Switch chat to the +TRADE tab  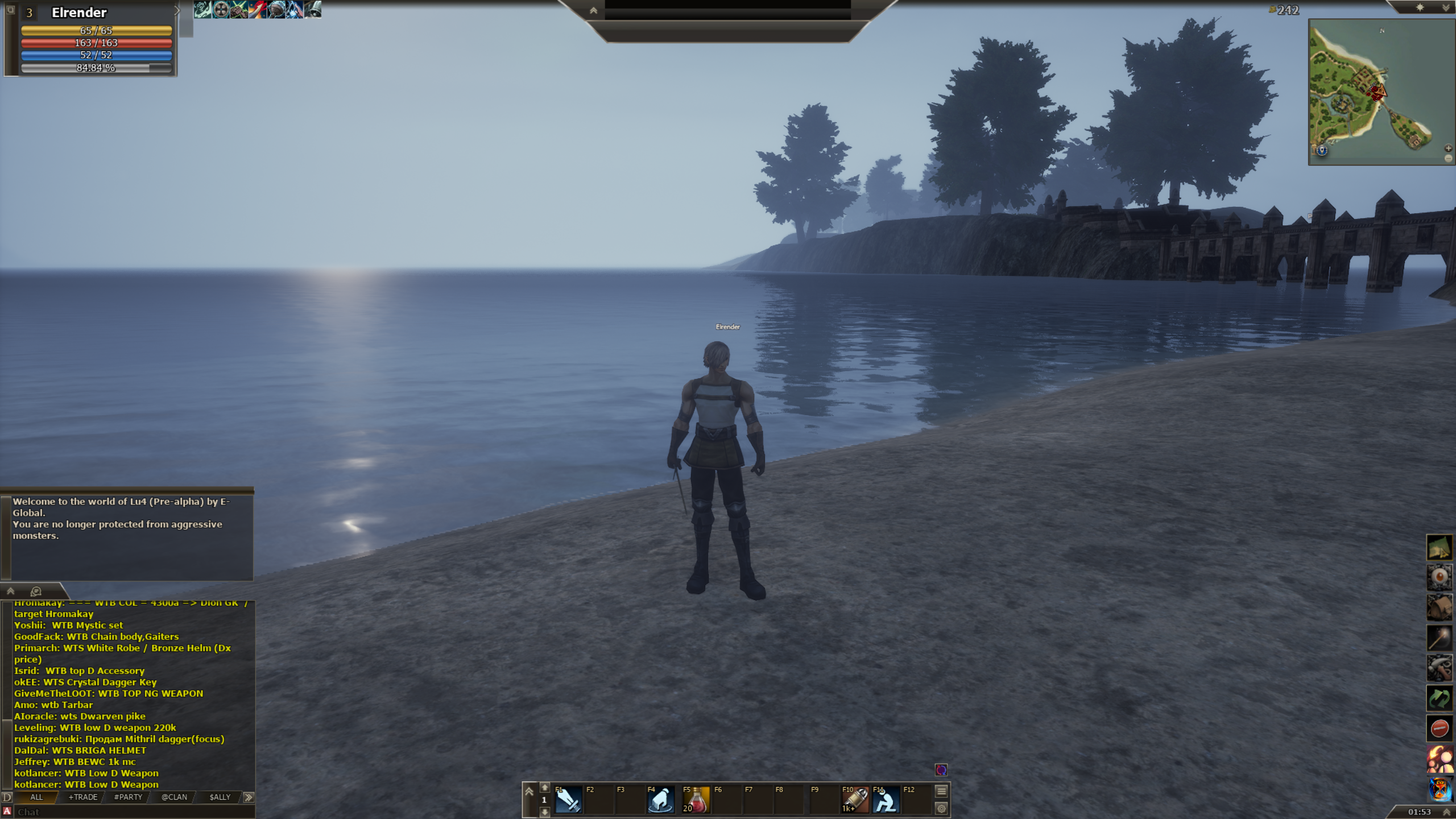click(x=83, y=797)
